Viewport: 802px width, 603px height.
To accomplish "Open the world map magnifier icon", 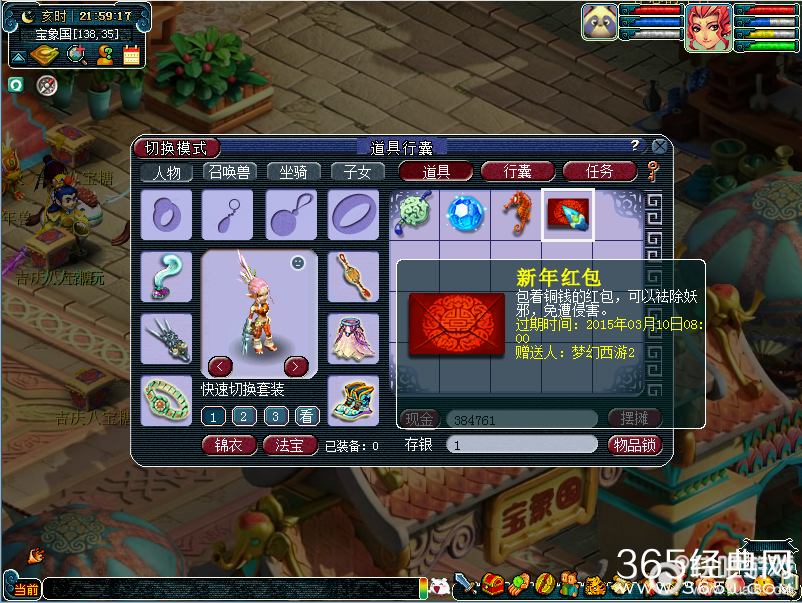I will (76, 56).
